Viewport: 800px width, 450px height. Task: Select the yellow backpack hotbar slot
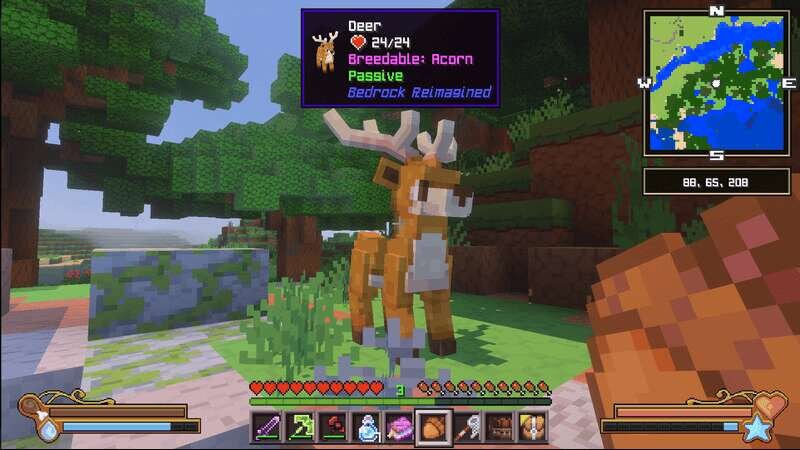tap(533, 425)
